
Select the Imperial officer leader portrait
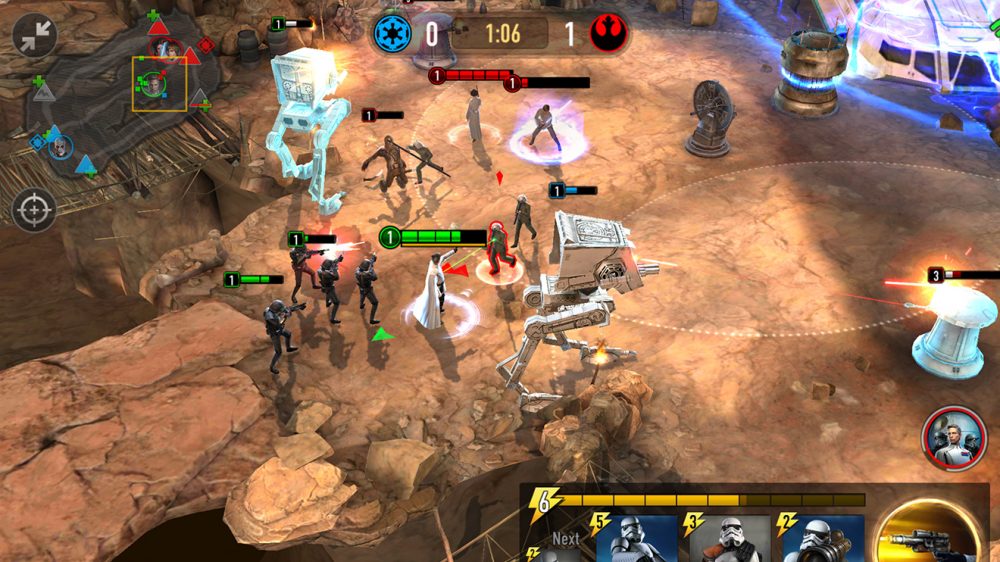954,438
